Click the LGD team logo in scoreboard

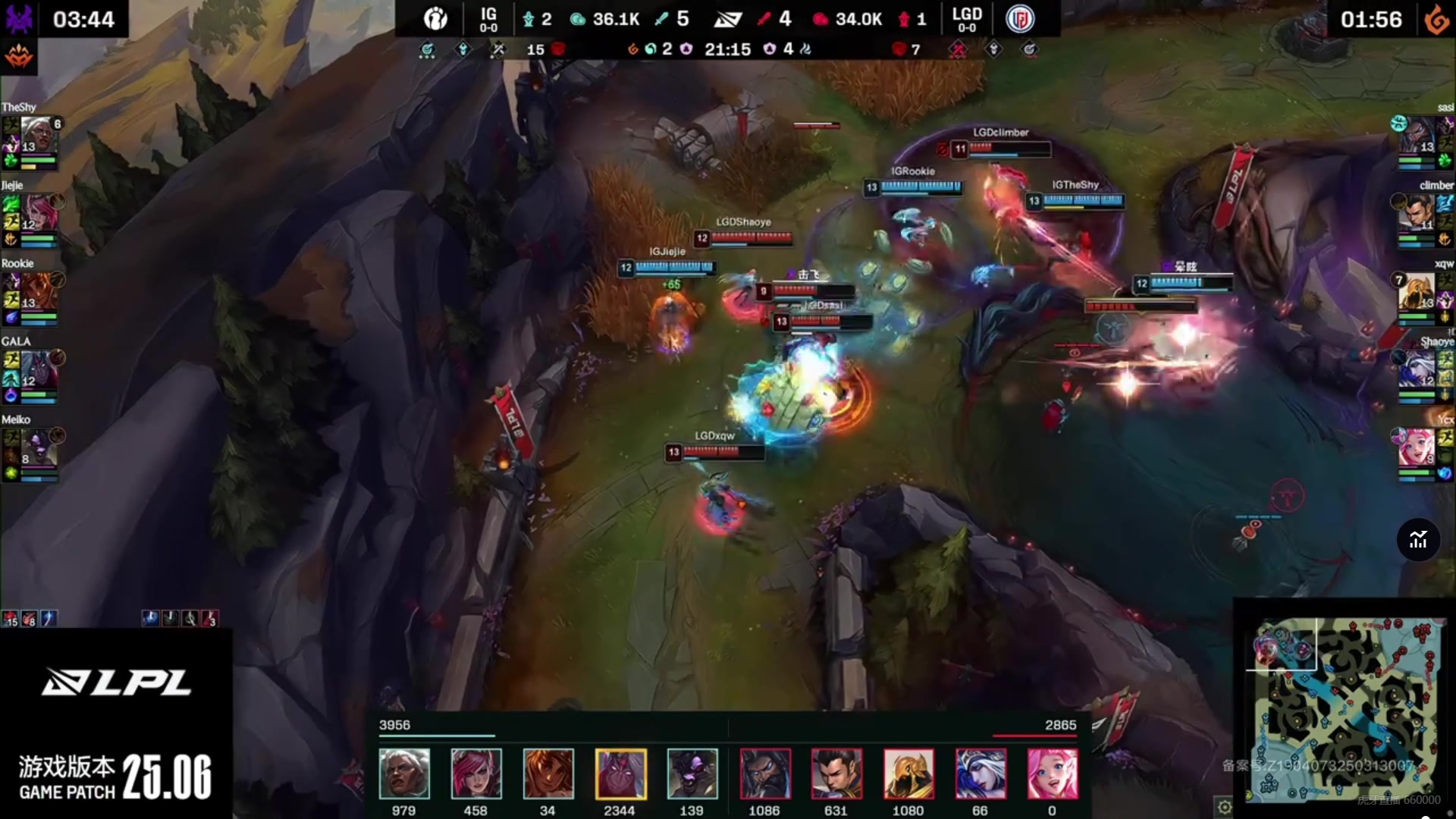tap(1020, 19)
